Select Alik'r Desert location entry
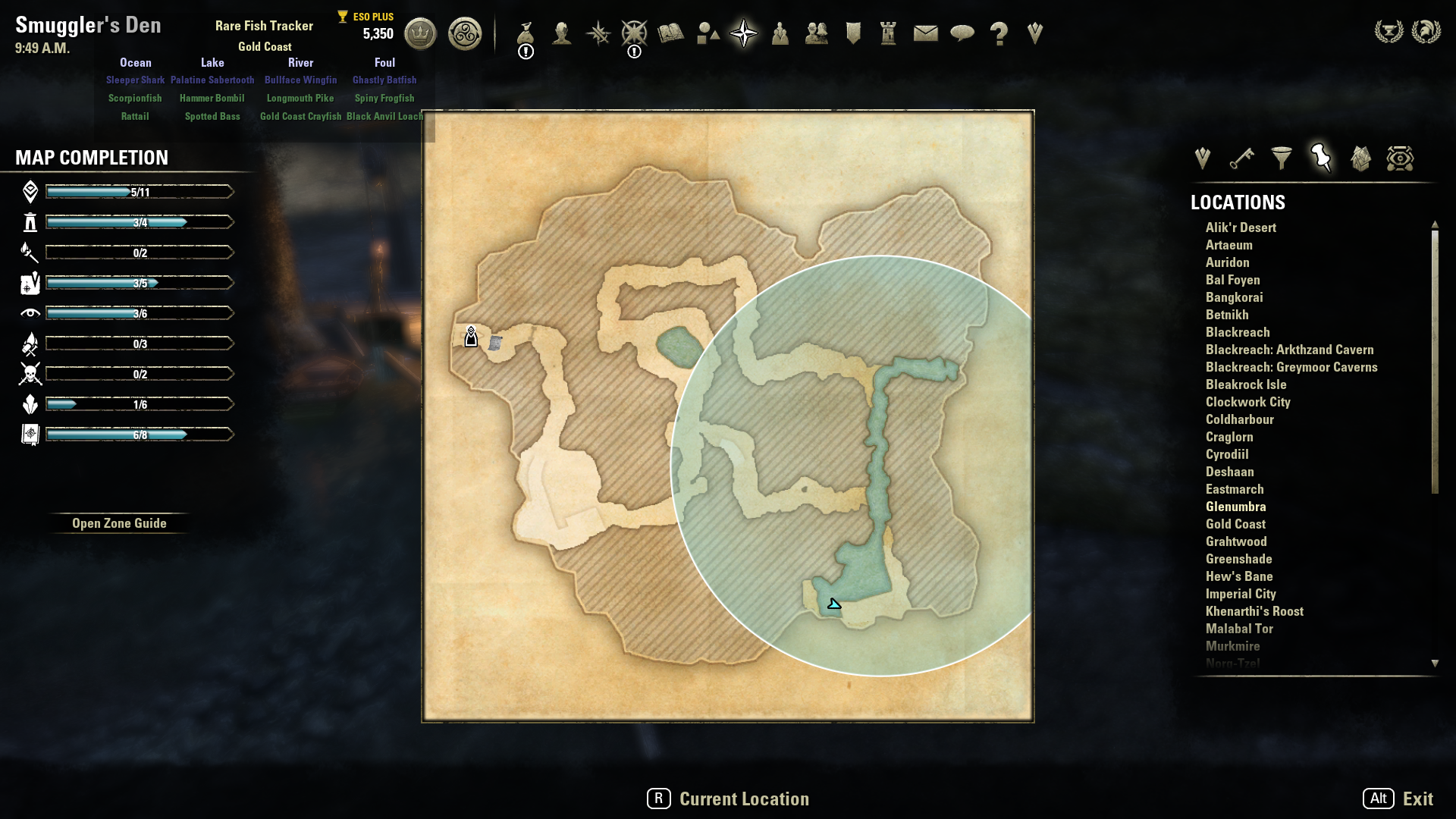The width and height of the screenshot is (1456, 819). click(x=1241, y=227)
